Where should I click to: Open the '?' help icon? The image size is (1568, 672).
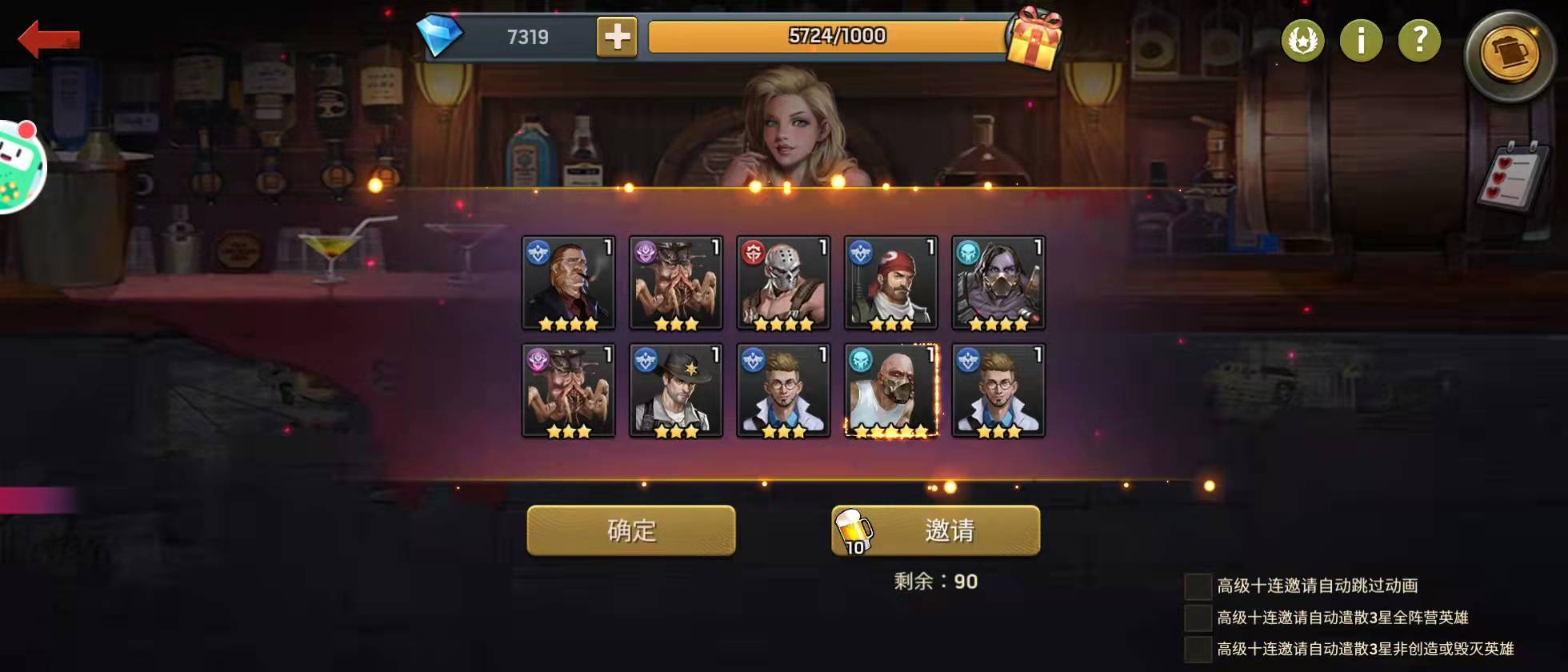(1418, 42)
